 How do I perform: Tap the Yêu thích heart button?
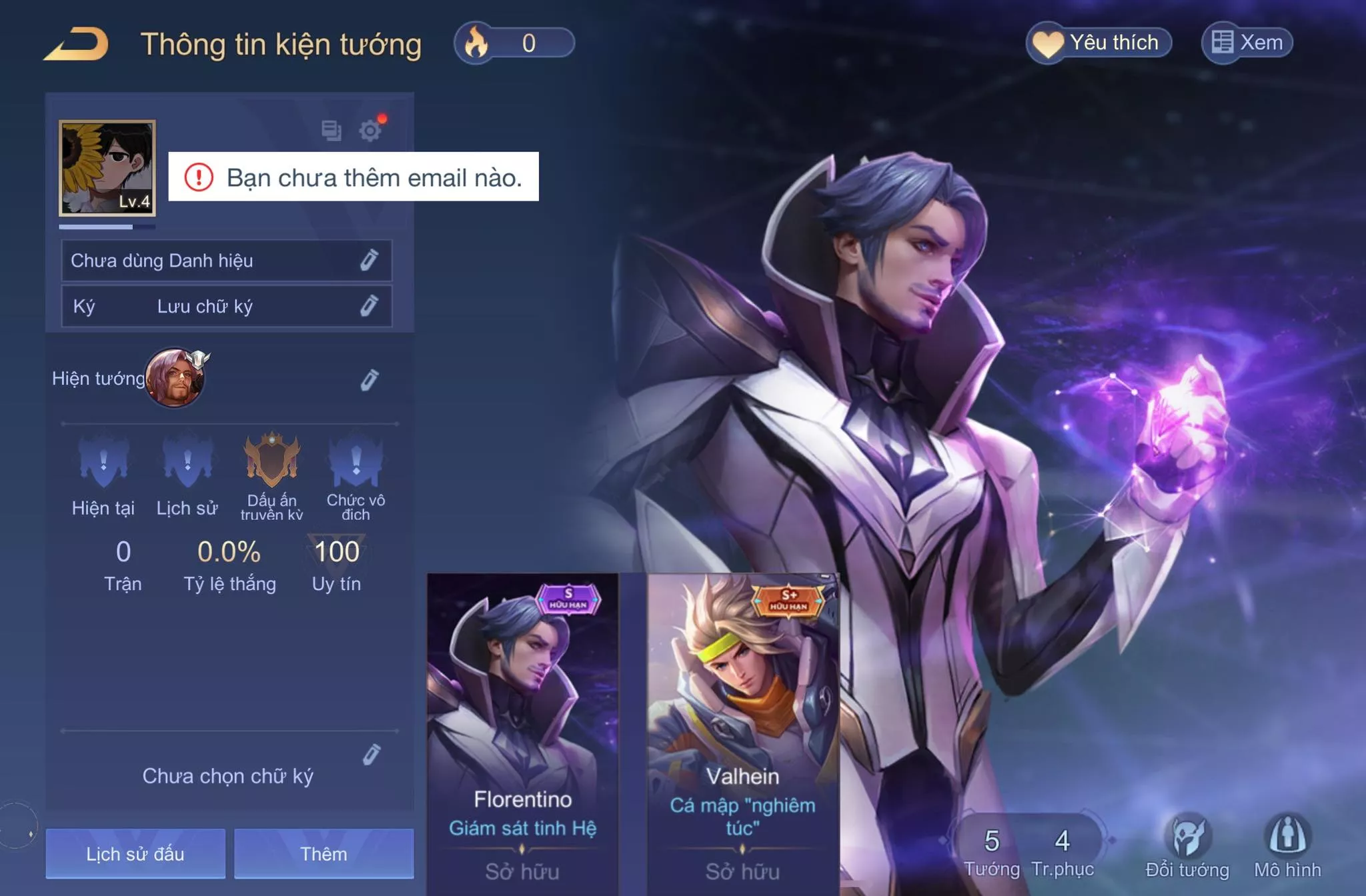[x=1099, y=43]
